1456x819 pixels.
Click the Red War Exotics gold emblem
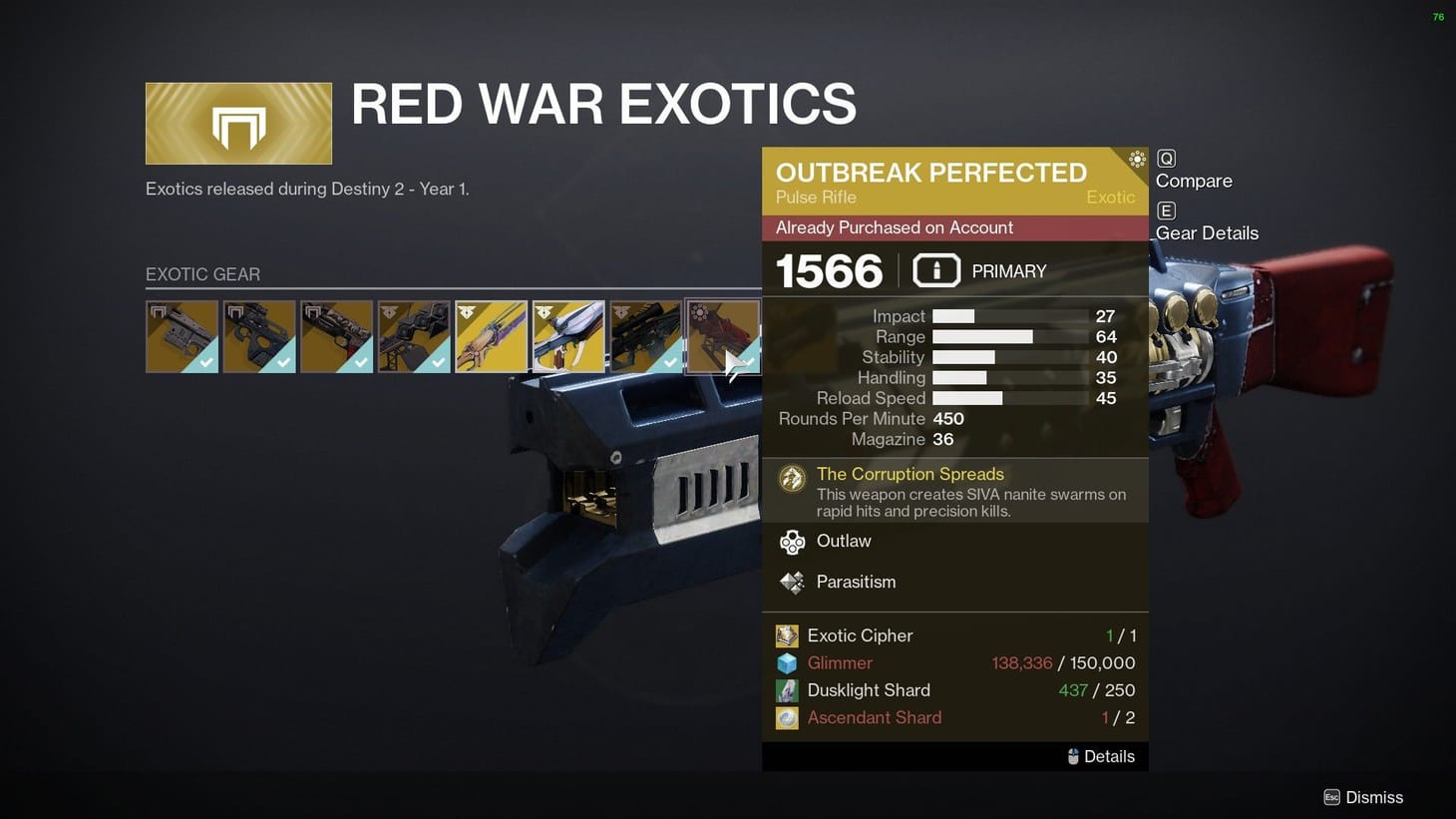(238, 122)
